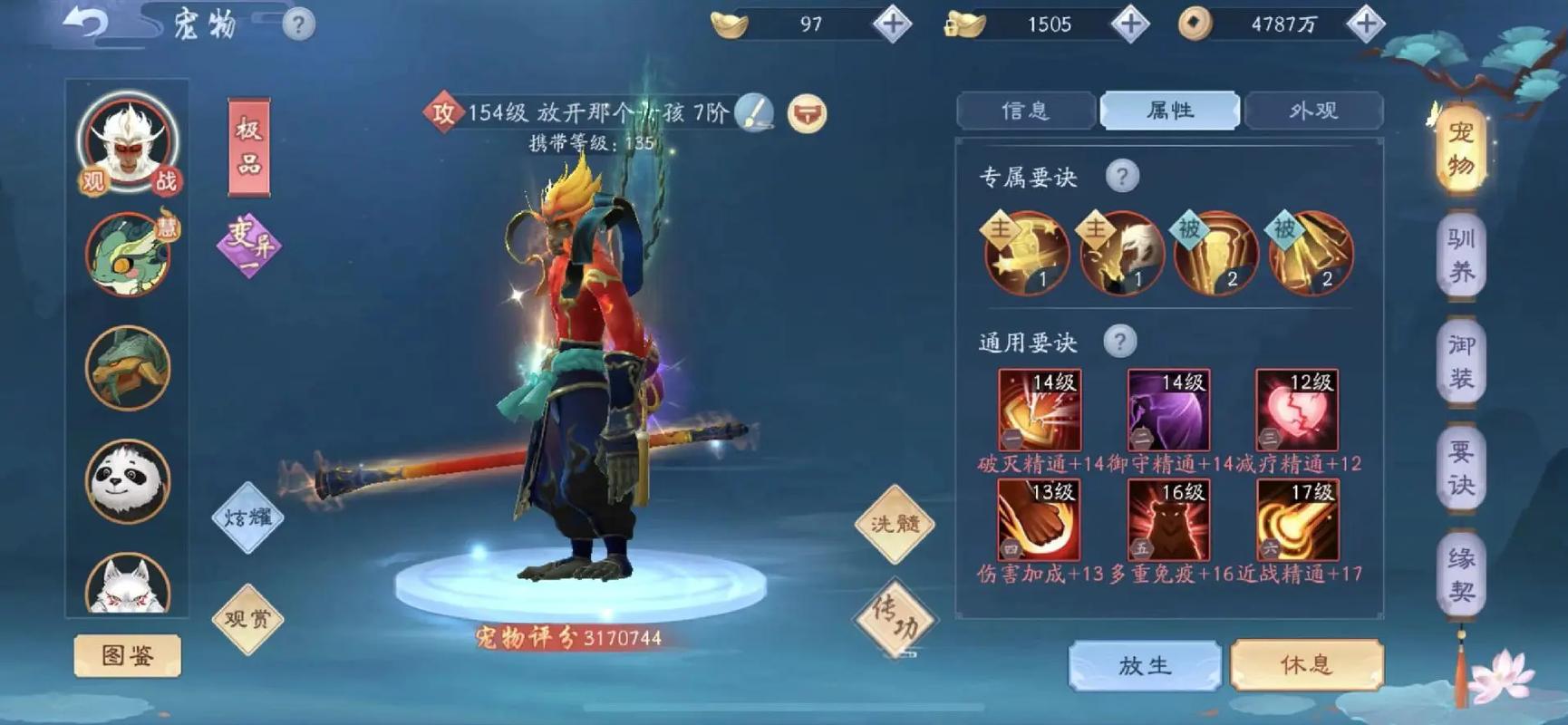Open the 专属要诀 help question mark
The width and height of the screenshot is (1568, 725).
(x=1123, y=176)
